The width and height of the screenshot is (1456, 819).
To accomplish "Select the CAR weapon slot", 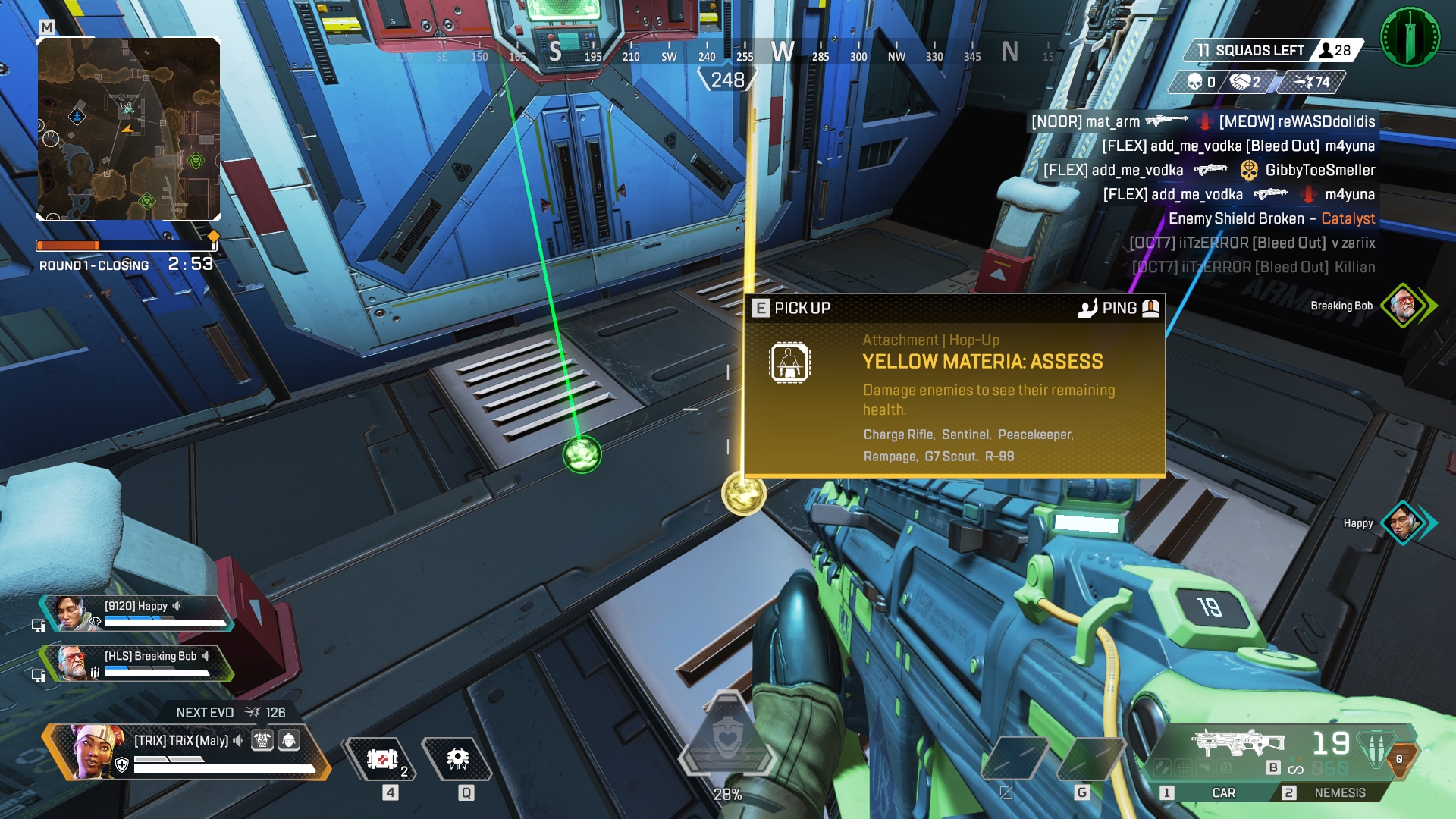I will pos(1213,792).
